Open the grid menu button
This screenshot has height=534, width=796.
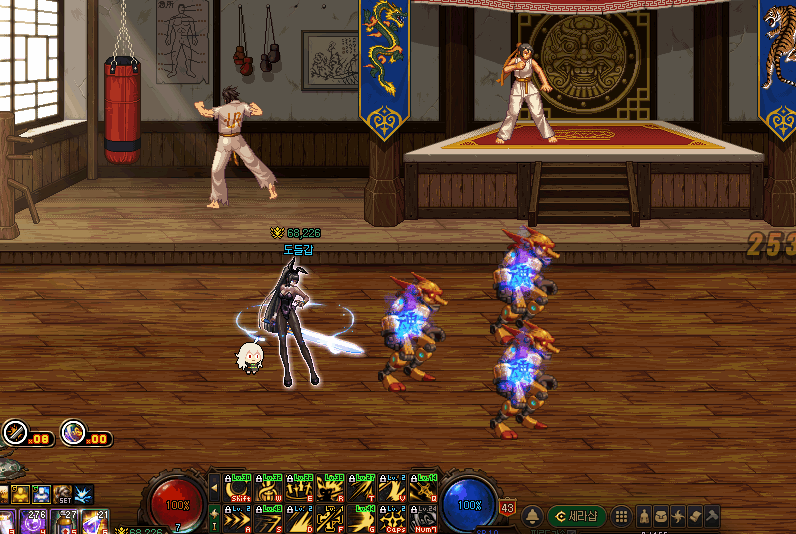coord(621,516)
